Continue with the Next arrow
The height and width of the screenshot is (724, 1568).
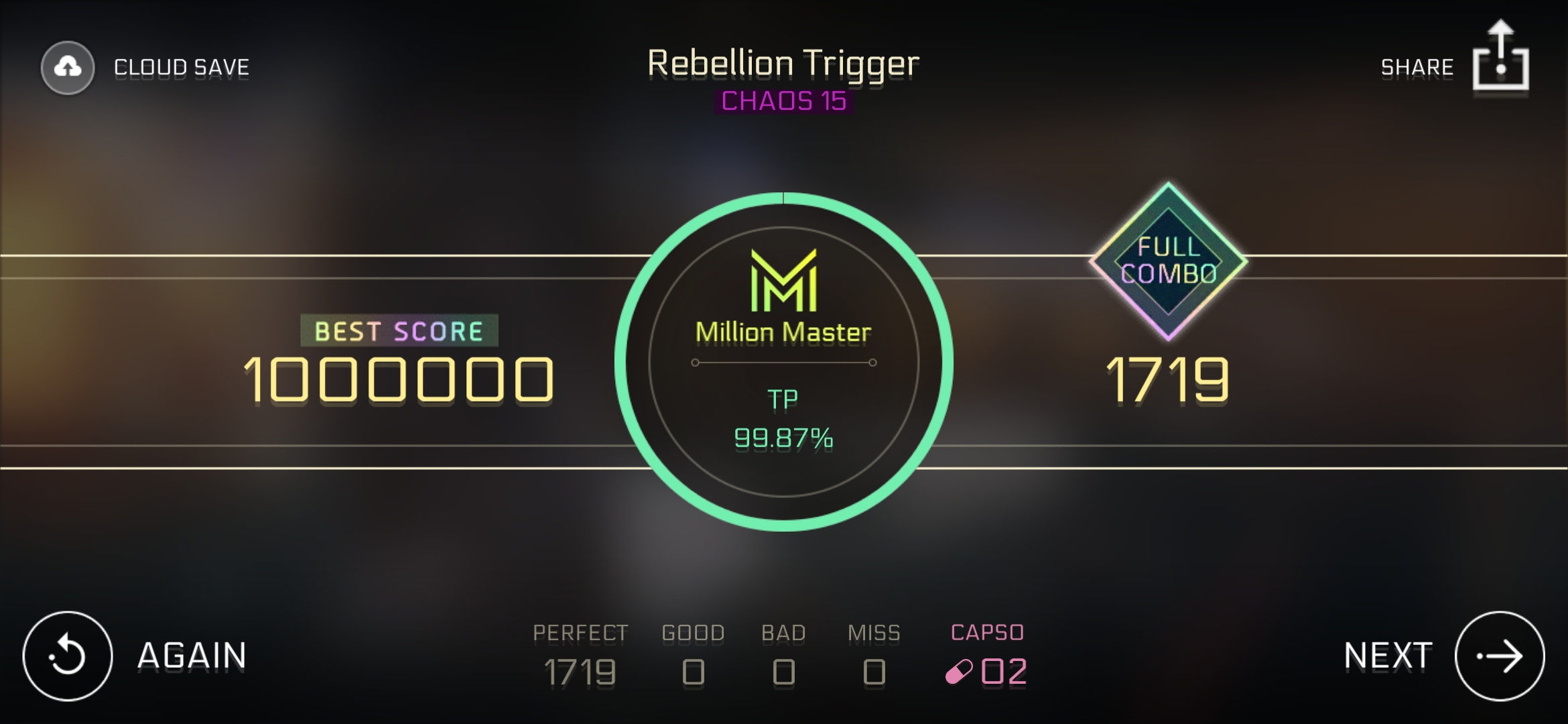tap(1499, 656)
